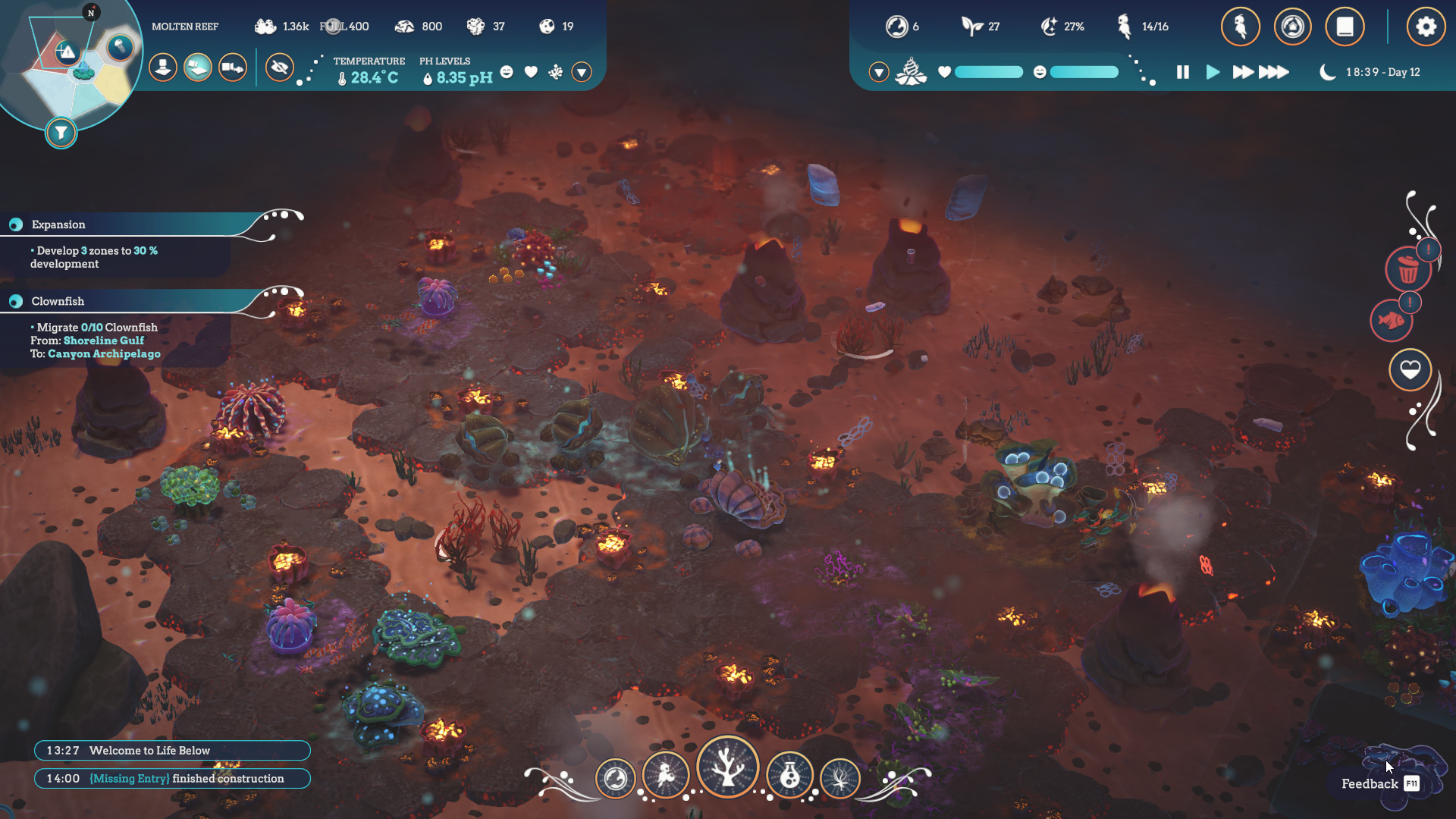The image size is (1456, 819).
Task: Pause the game simulation
Action: pos(1182,72)
